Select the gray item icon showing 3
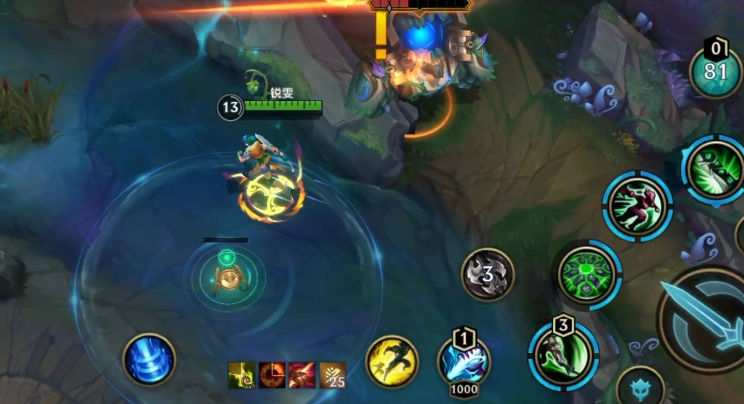Screen dimensions: 744x404 pos(488,275)
